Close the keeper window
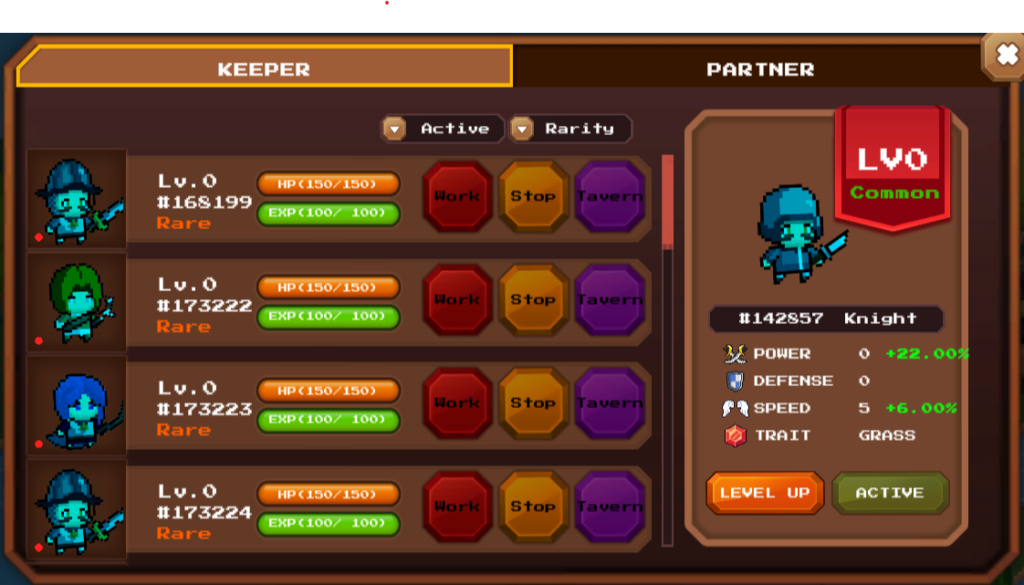The height and width of the screenshot is (585, 1024). click(1002, 54)
